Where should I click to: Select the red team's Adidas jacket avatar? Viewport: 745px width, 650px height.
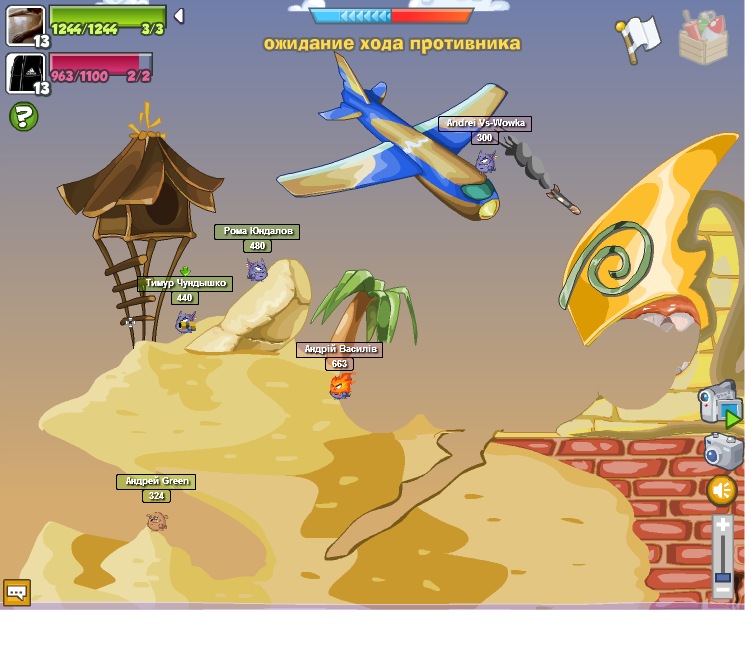click(25, 73)
